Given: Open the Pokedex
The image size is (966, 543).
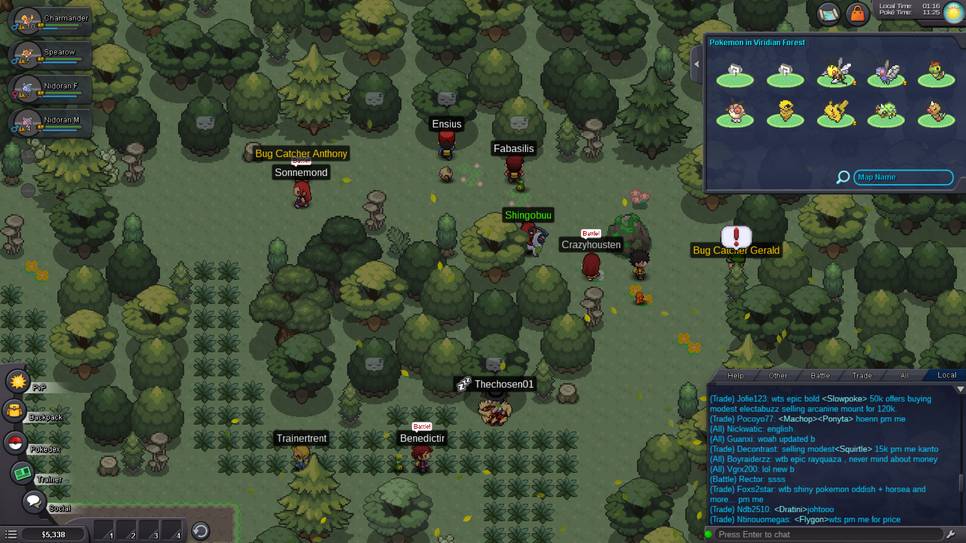Looking at the screenshot, I should tap(15, 443).
